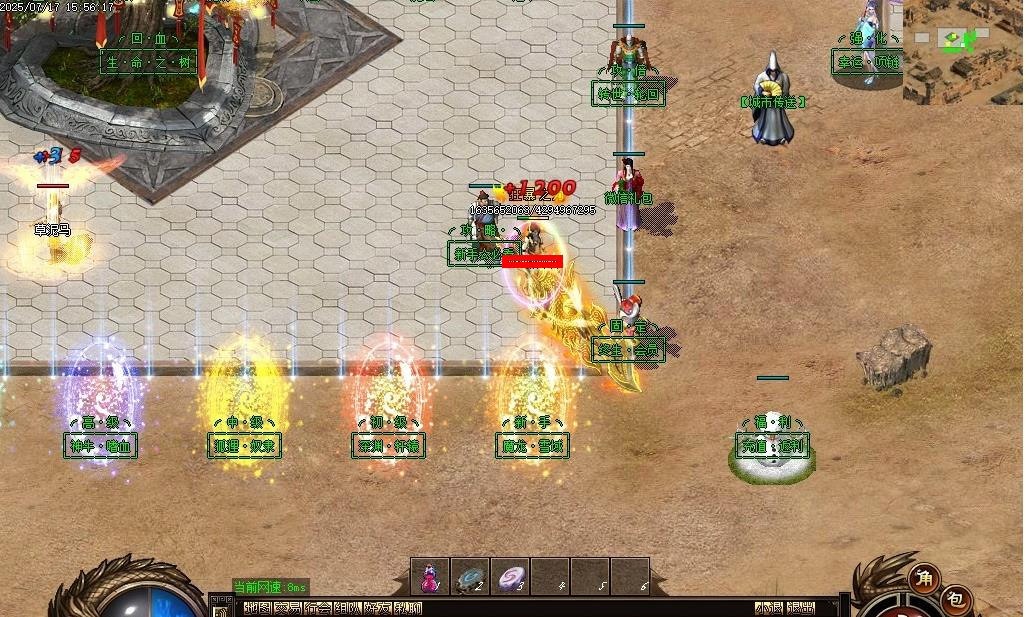Switch to 私聊 (private chat)
This screenshot has height=617, width=1026.
(x=408, y=608)
